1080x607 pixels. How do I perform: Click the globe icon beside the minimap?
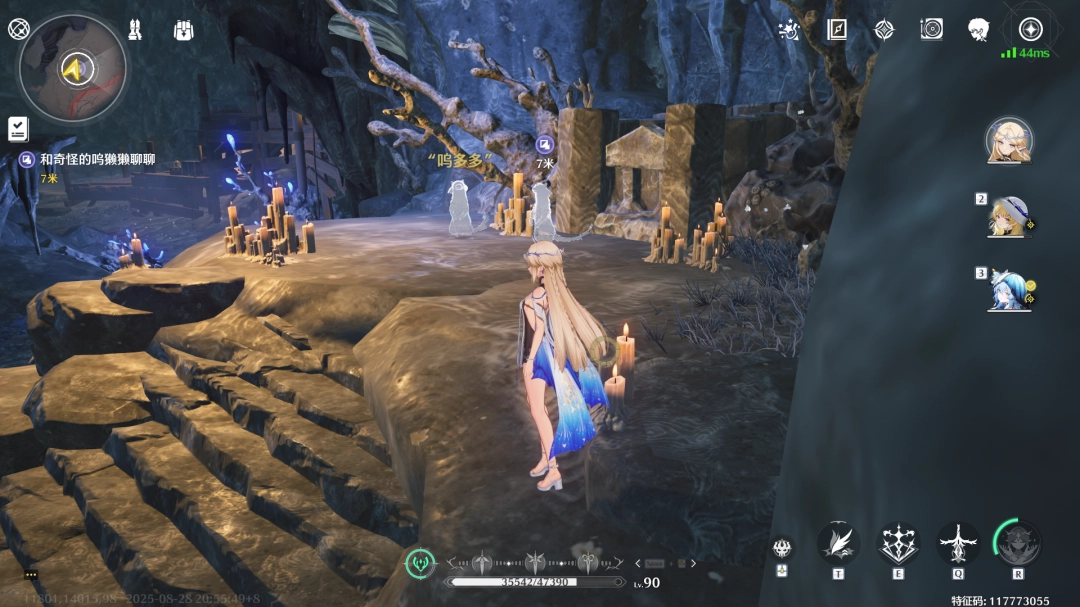pyautogui.click(x=18, y=29)
